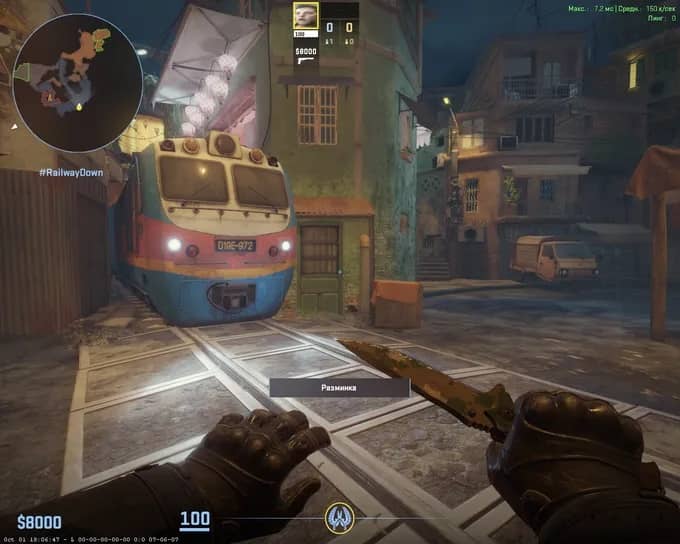
Task: Click the pistol icon under the $8000 label
Action: click(x=306, y=62)
